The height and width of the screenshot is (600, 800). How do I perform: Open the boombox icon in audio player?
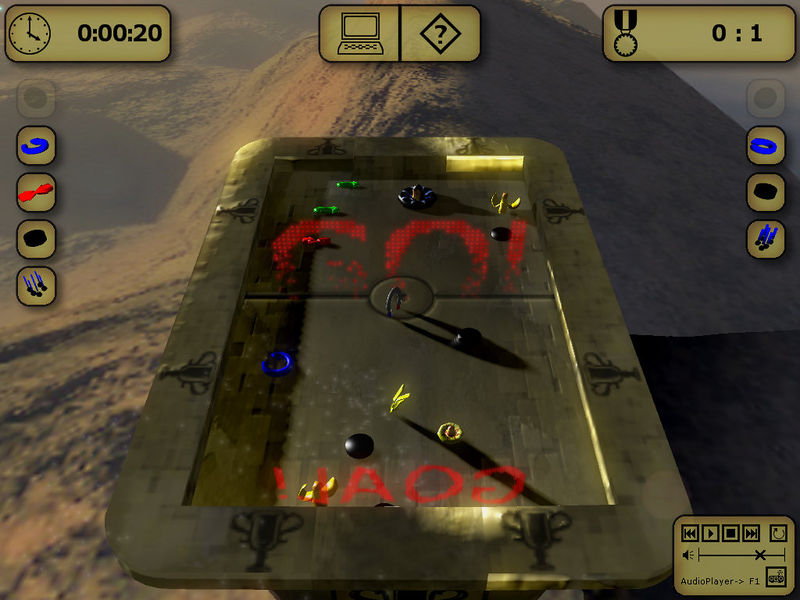pos(777,578)
